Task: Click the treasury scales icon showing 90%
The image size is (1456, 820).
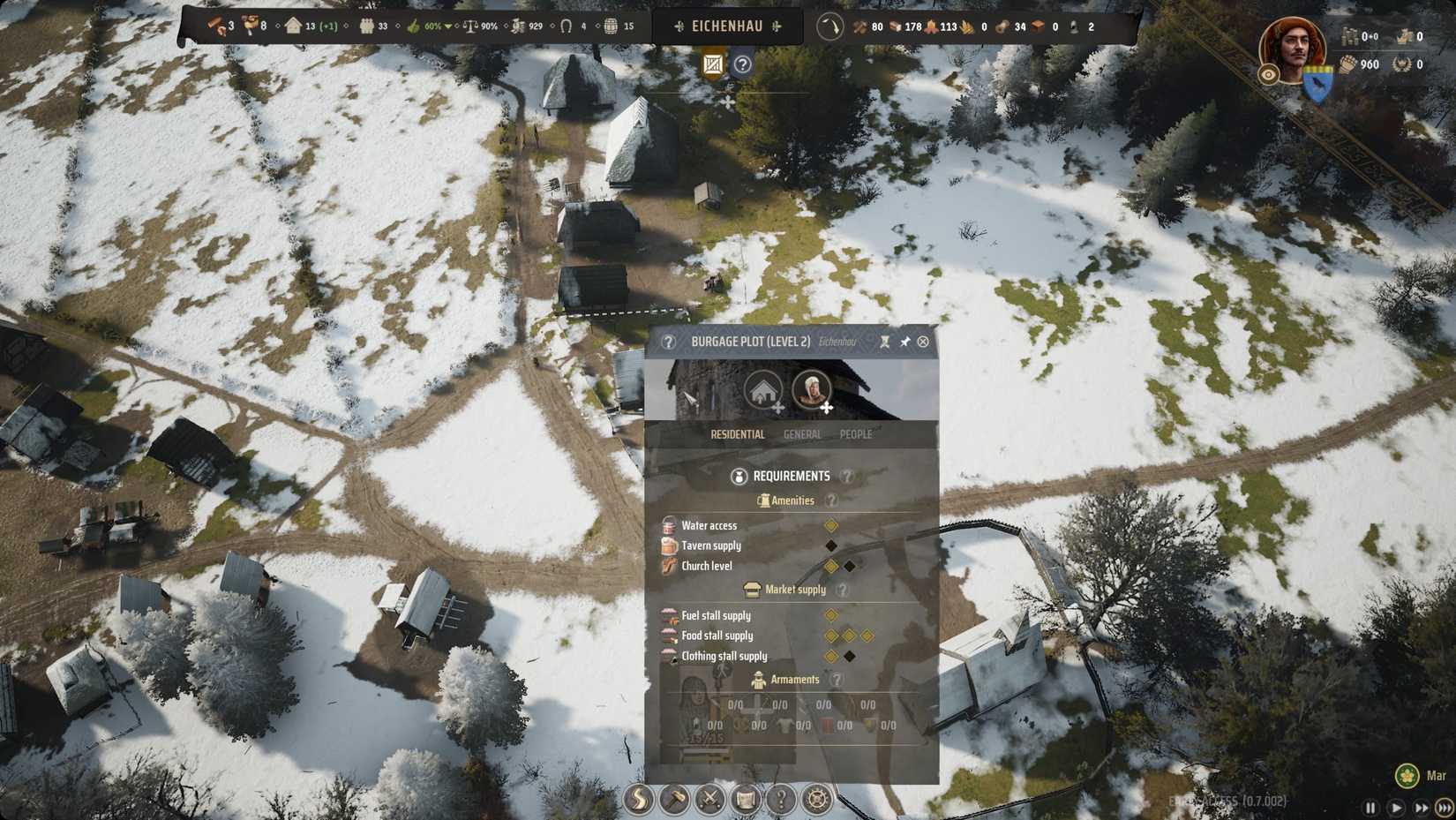Action: pyautogui.click(x=469, y=26)
